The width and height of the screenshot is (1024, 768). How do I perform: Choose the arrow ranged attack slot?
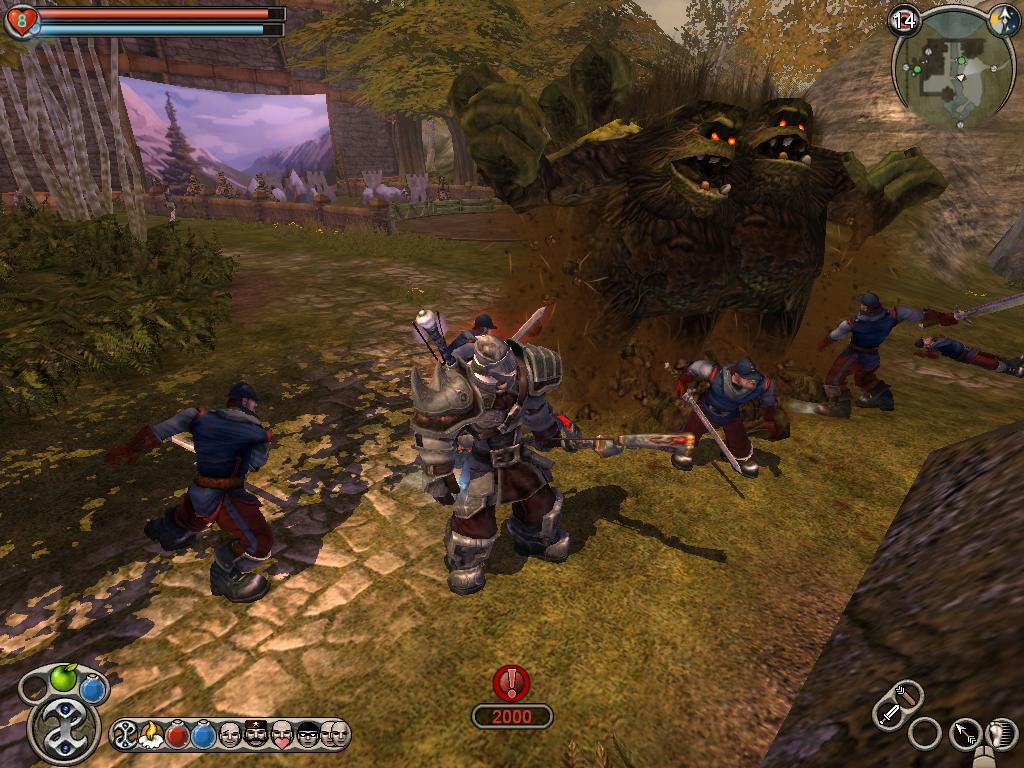pos(965,735)
